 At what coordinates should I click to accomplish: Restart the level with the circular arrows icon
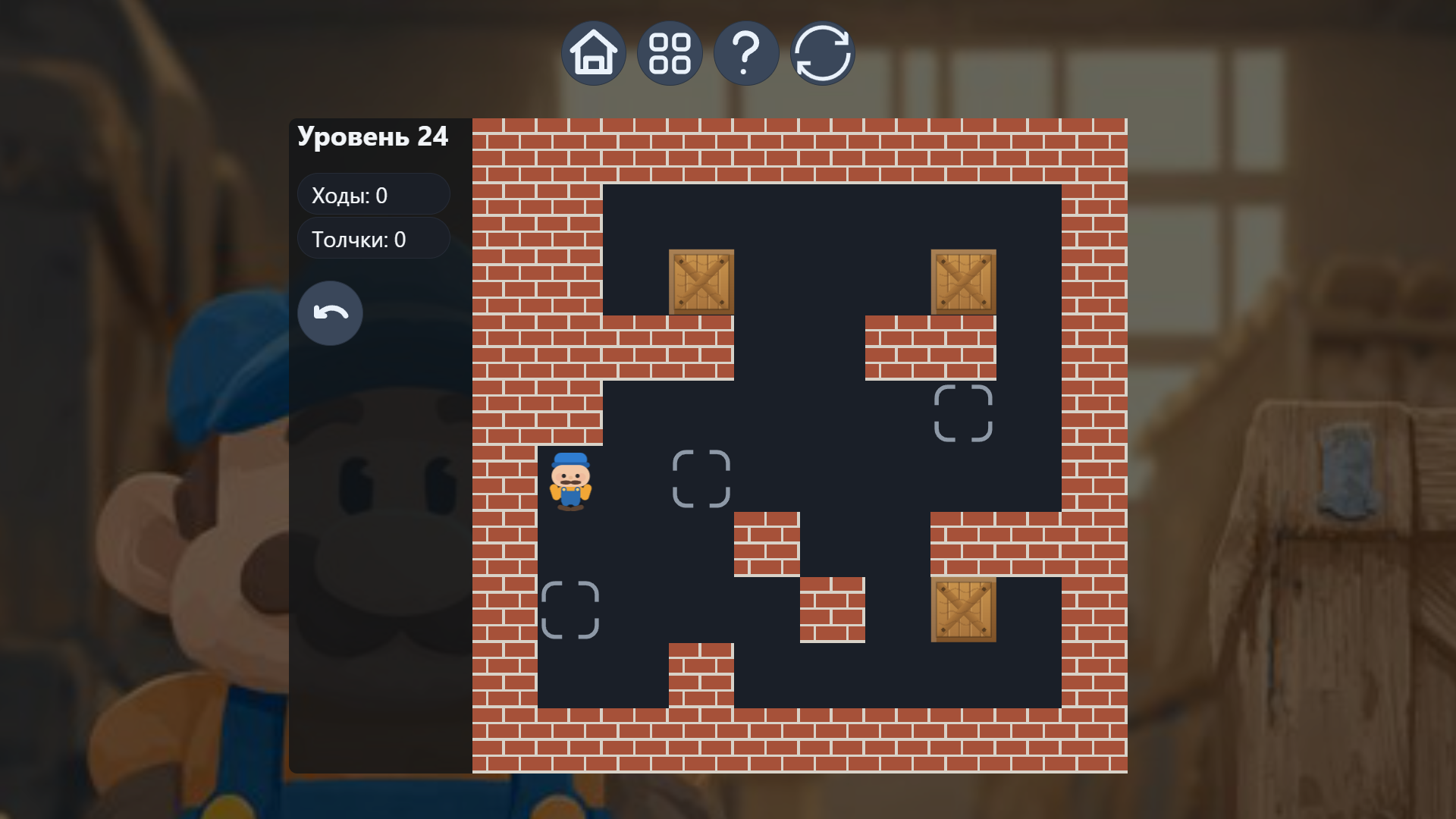(x=822, y=52)
